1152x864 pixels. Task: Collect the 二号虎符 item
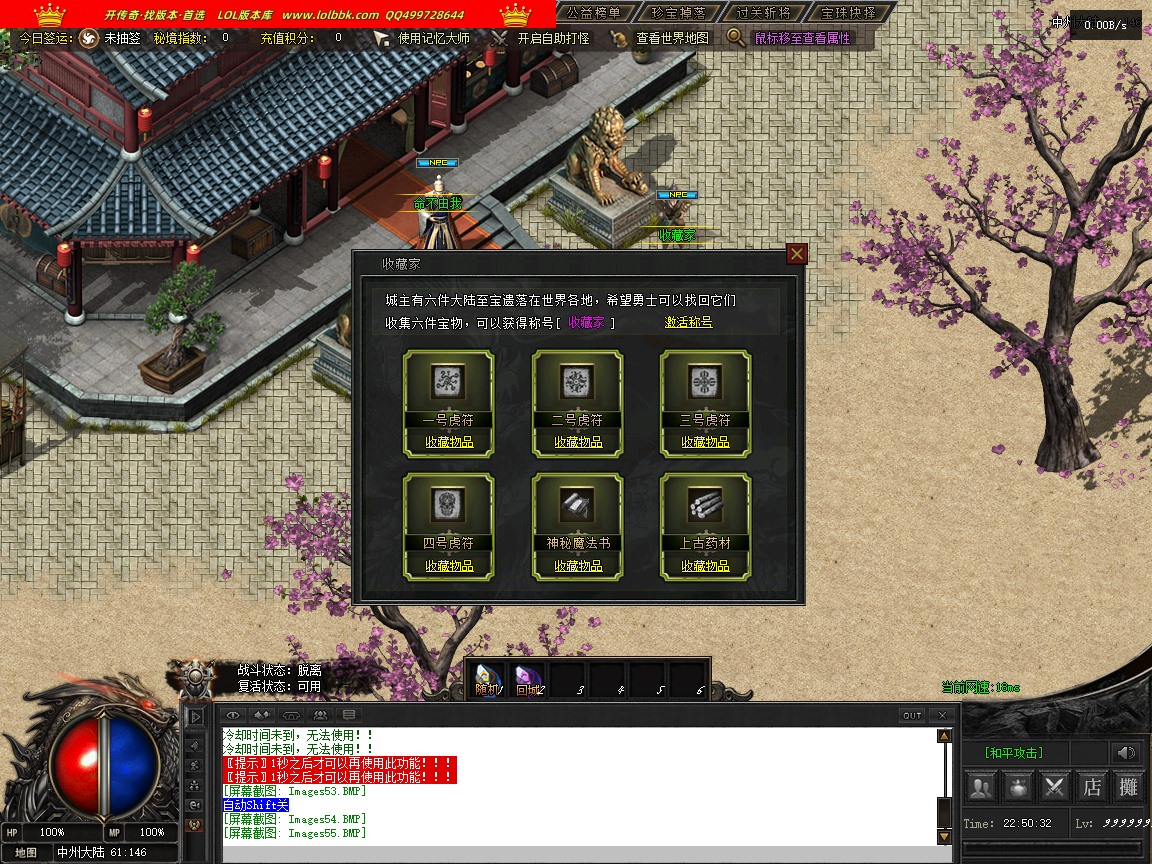click(x=578, y=442)
